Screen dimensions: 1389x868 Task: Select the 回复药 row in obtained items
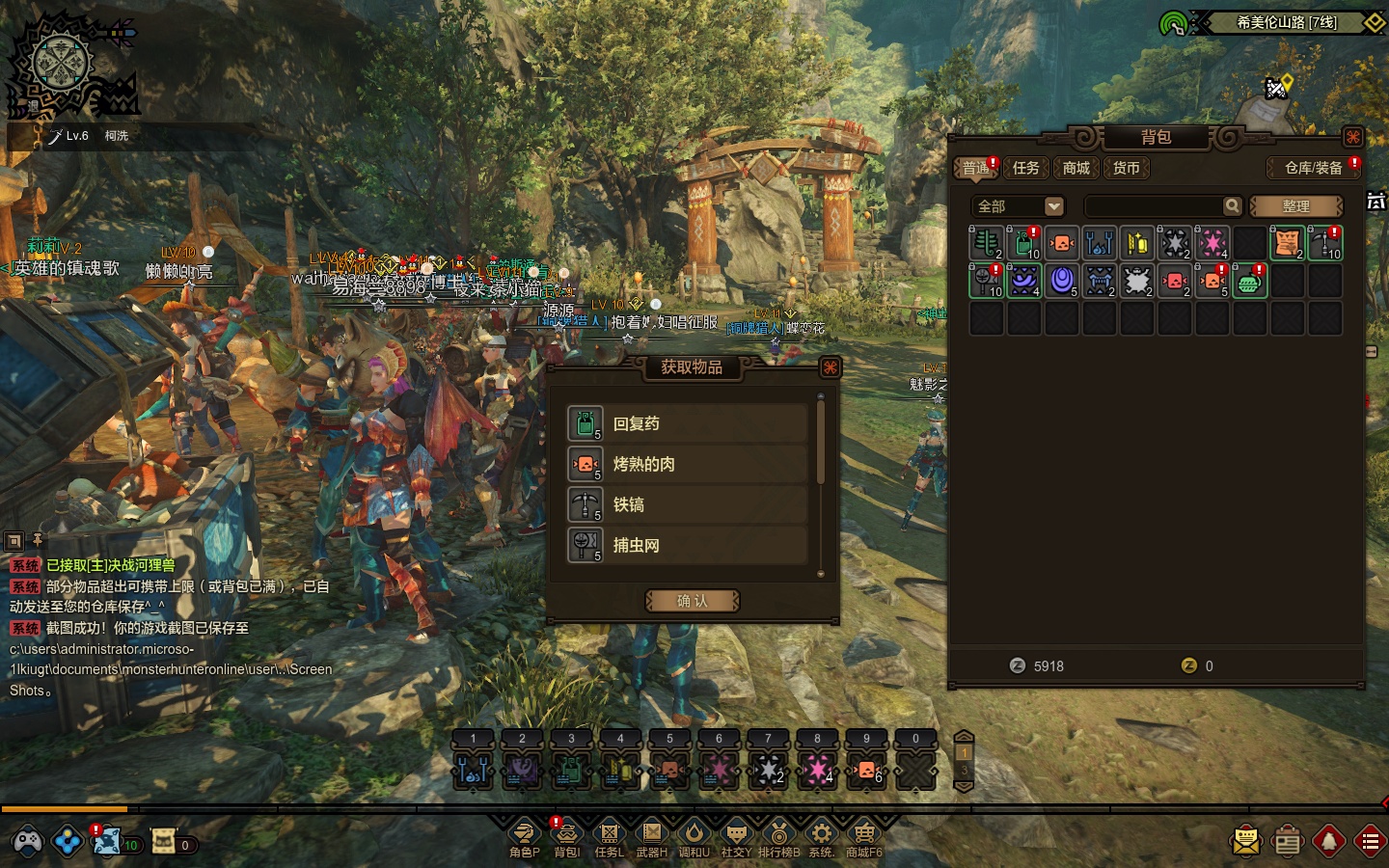coord(687,423)
